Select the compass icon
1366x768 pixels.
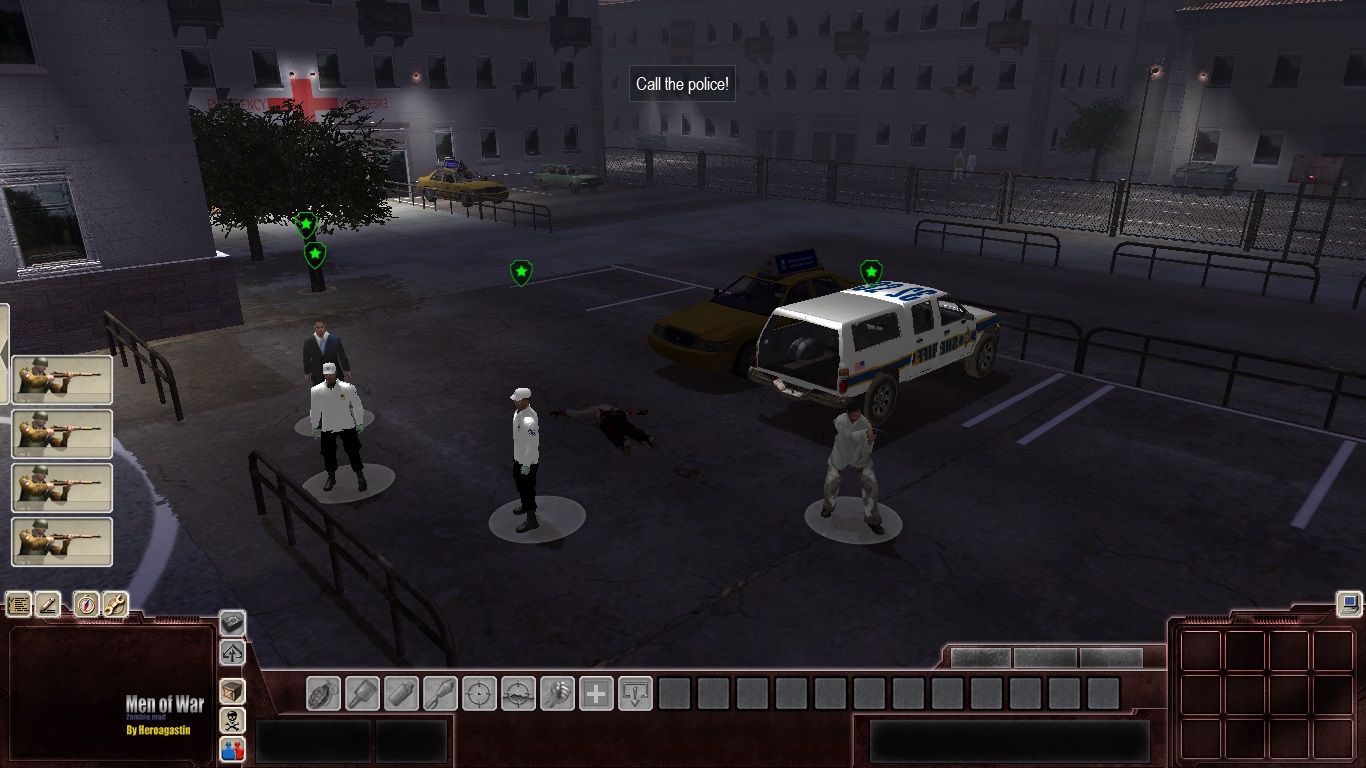pos(87,604)
